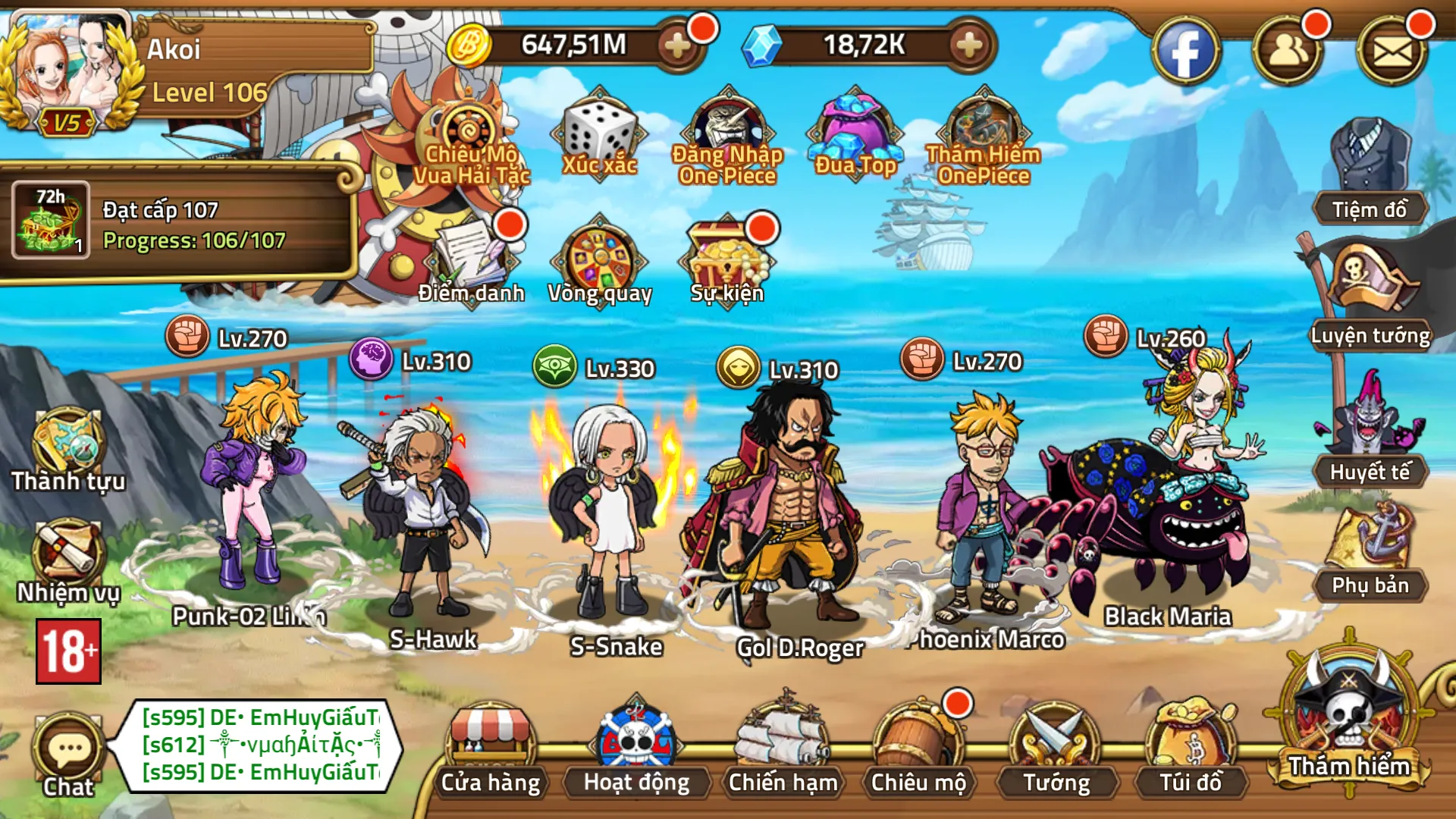Check the mail envelope inbox
The width and height of the screenshot is (1456, 819).
1392,52
